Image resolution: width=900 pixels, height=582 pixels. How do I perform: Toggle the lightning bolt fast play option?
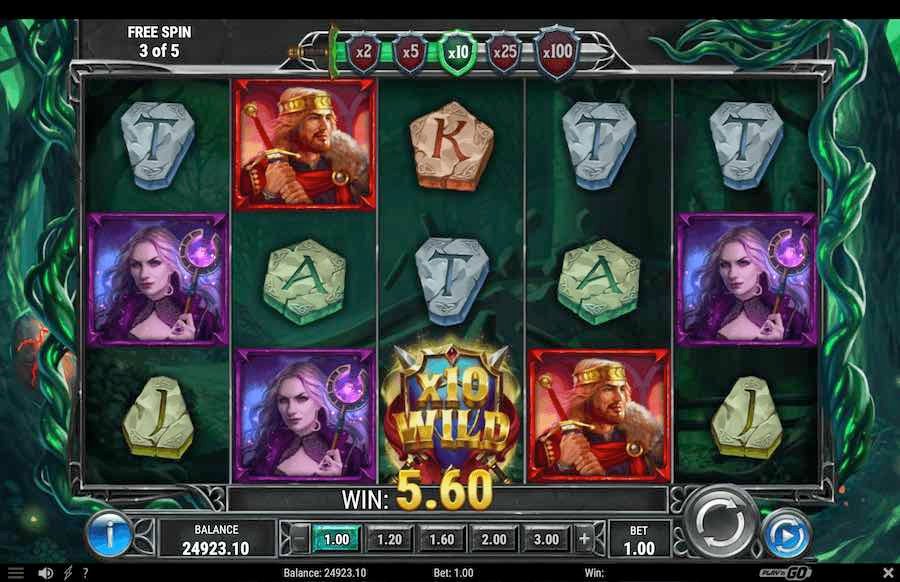point(67,573)
